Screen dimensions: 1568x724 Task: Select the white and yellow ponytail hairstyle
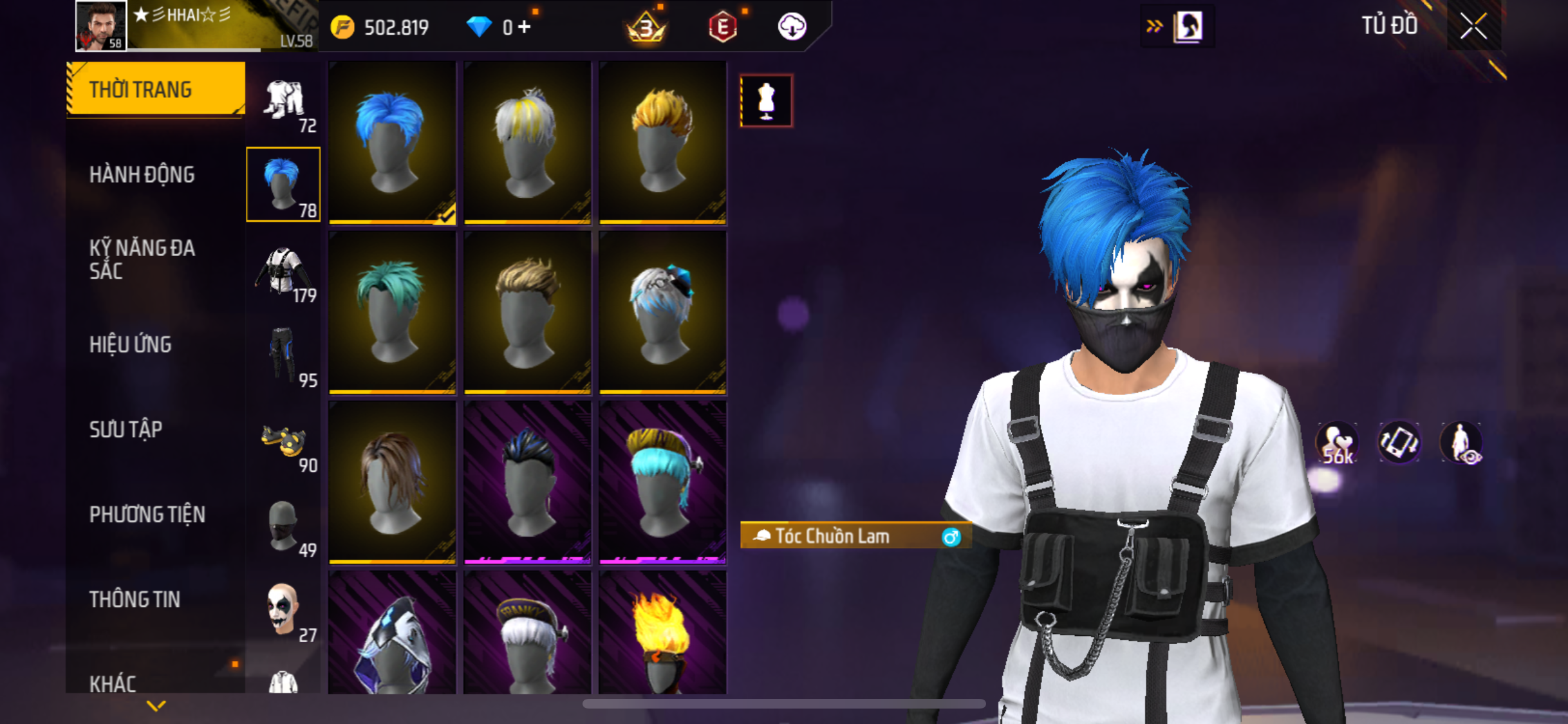tap(527, 142)
